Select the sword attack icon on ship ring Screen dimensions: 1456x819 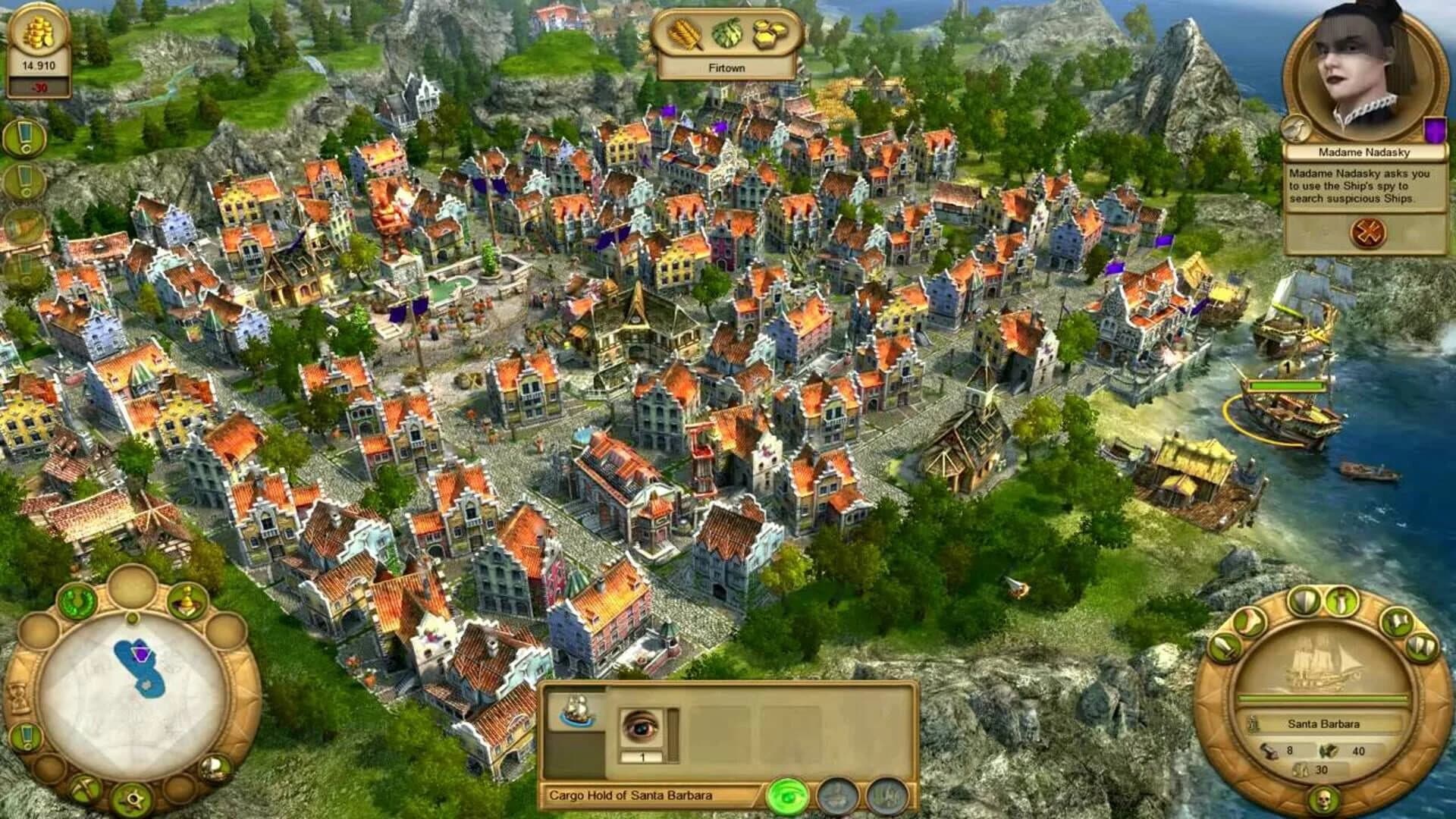click(1341, 601)
